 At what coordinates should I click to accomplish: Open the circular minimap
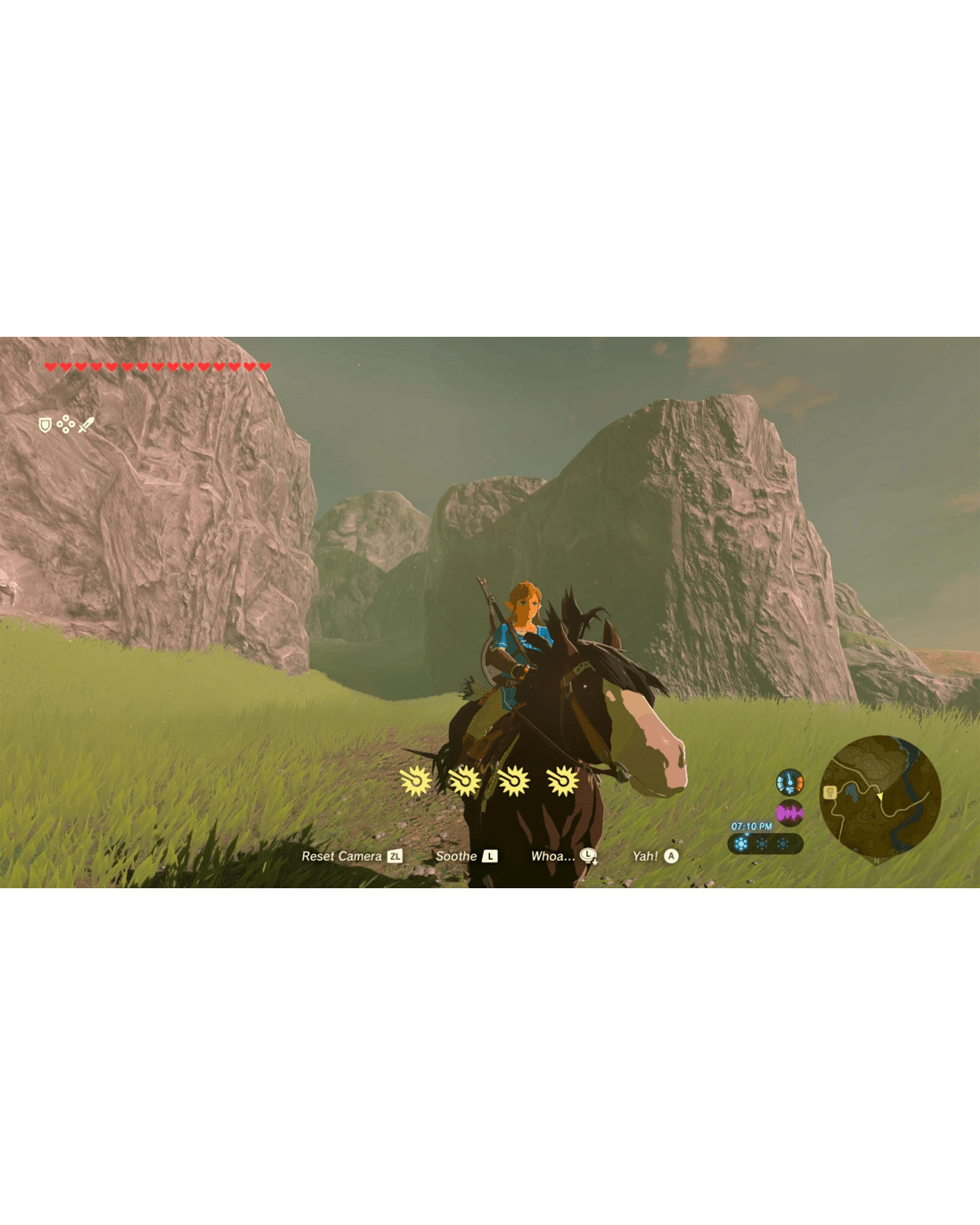879,796
